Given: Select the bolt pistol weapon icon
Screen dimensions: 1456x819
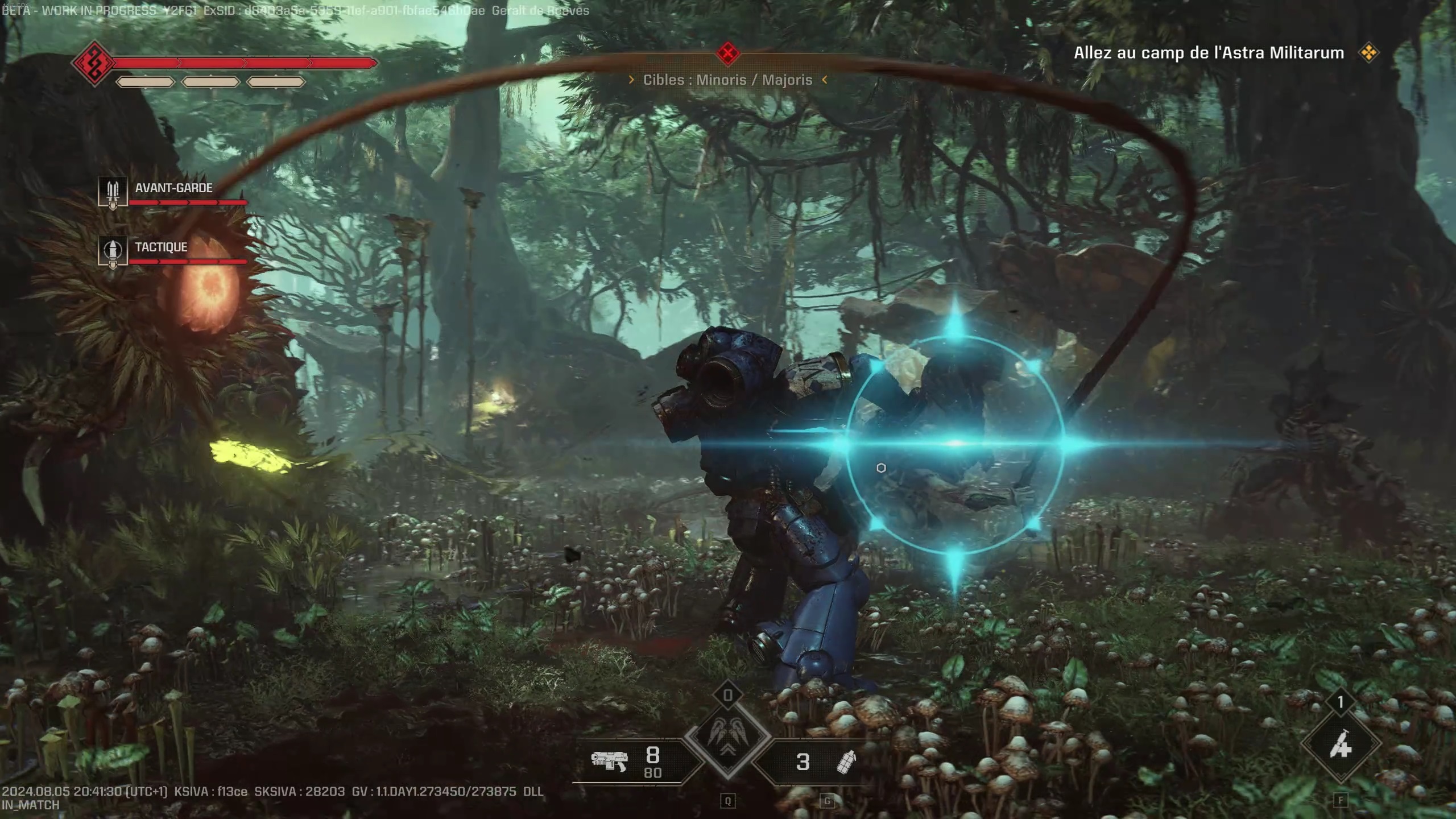Looking at the screenshot, I should (609, 760).
